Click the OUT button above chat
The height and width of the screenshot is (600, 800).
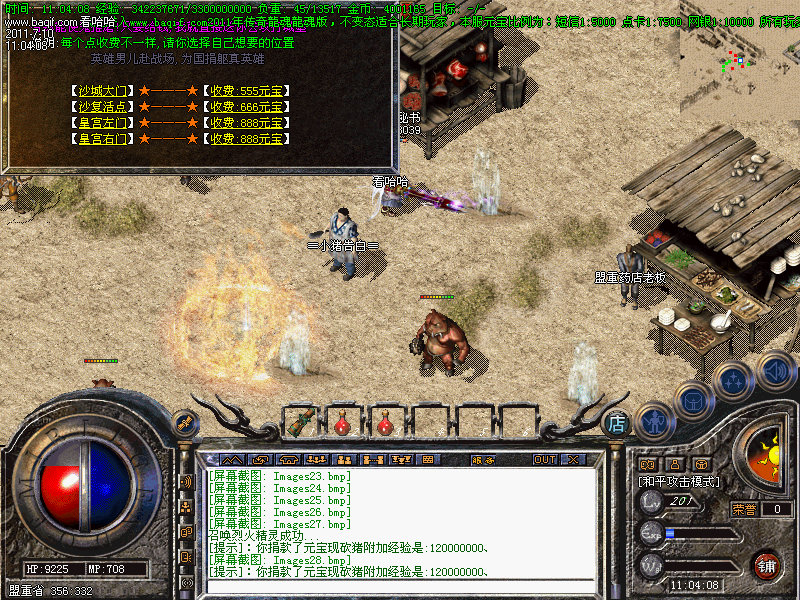[x=545, y=460]
